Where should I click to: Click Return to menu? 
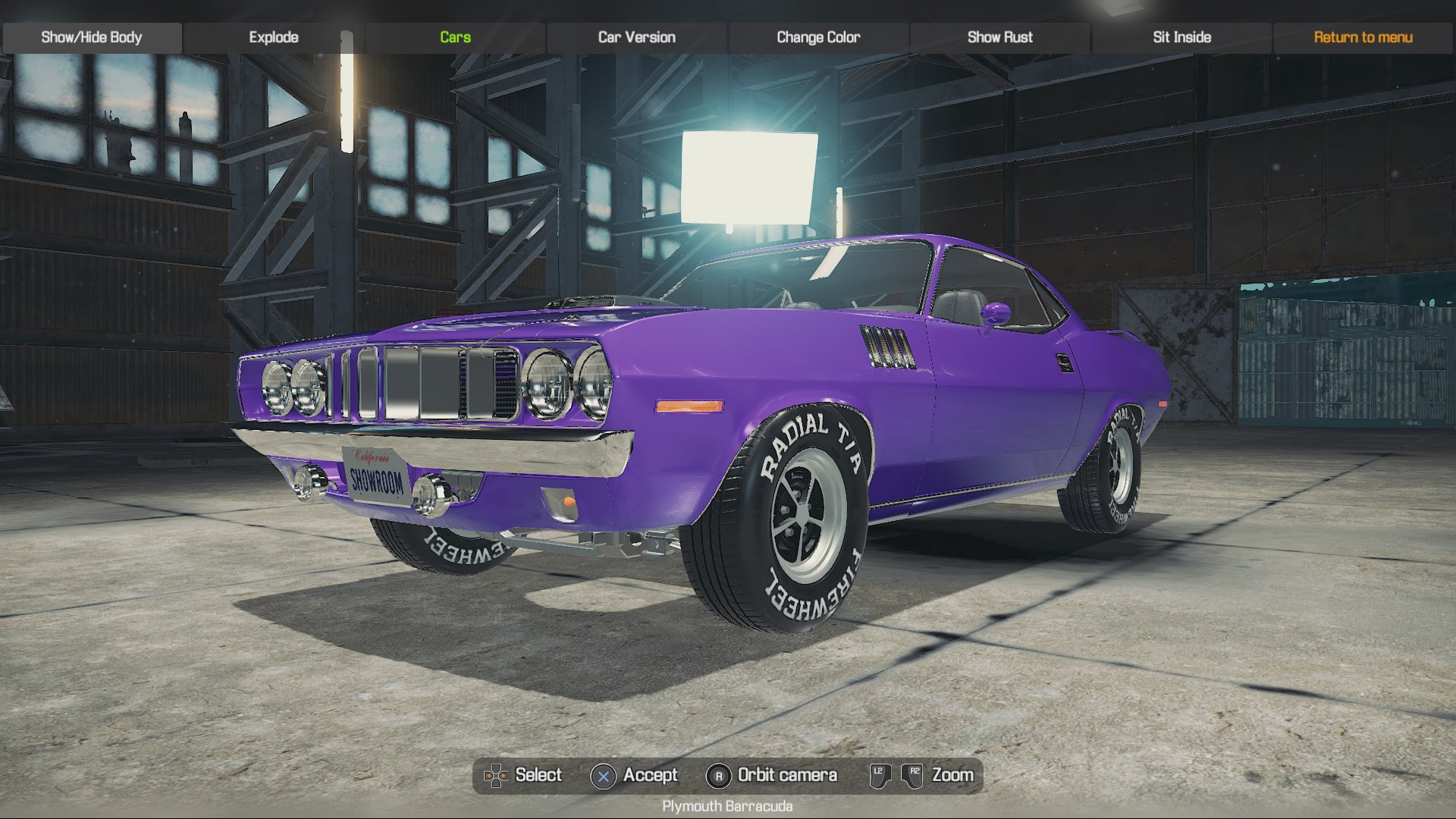click(x=1363, y=36)
